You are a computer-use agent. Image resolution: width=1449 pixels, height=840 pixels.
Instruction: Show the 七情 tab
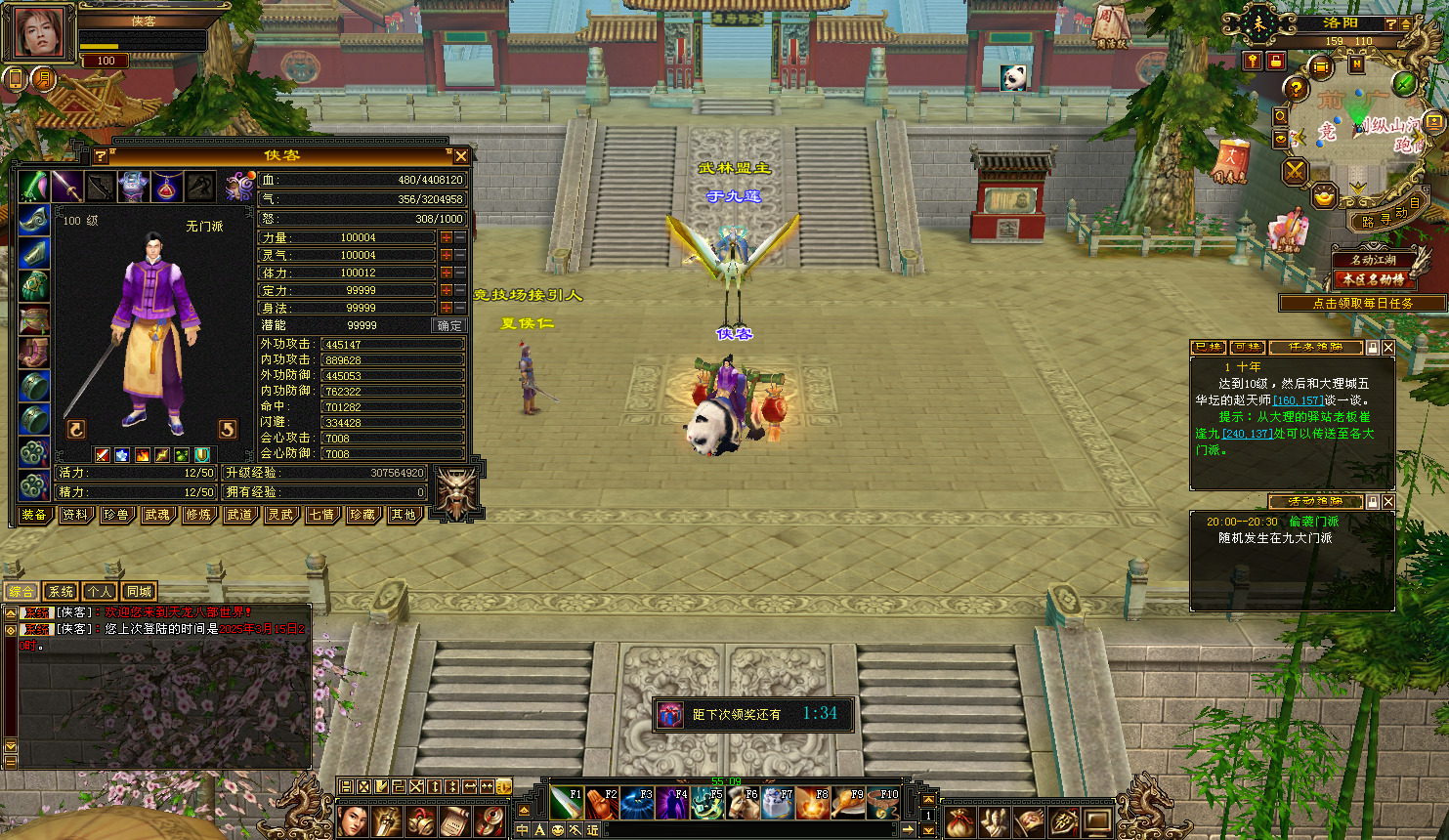coord(321,515)
